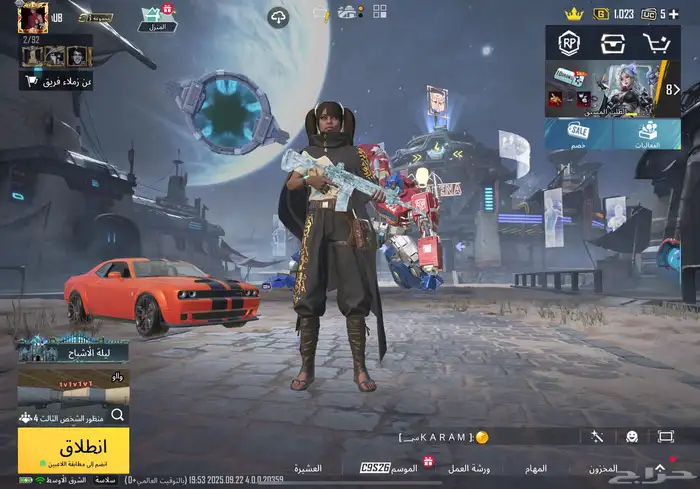Open the workshop (ورشة العمل) menu
Image resolution: width=700 pixels, height=489 pixels.
coord(467,468)
